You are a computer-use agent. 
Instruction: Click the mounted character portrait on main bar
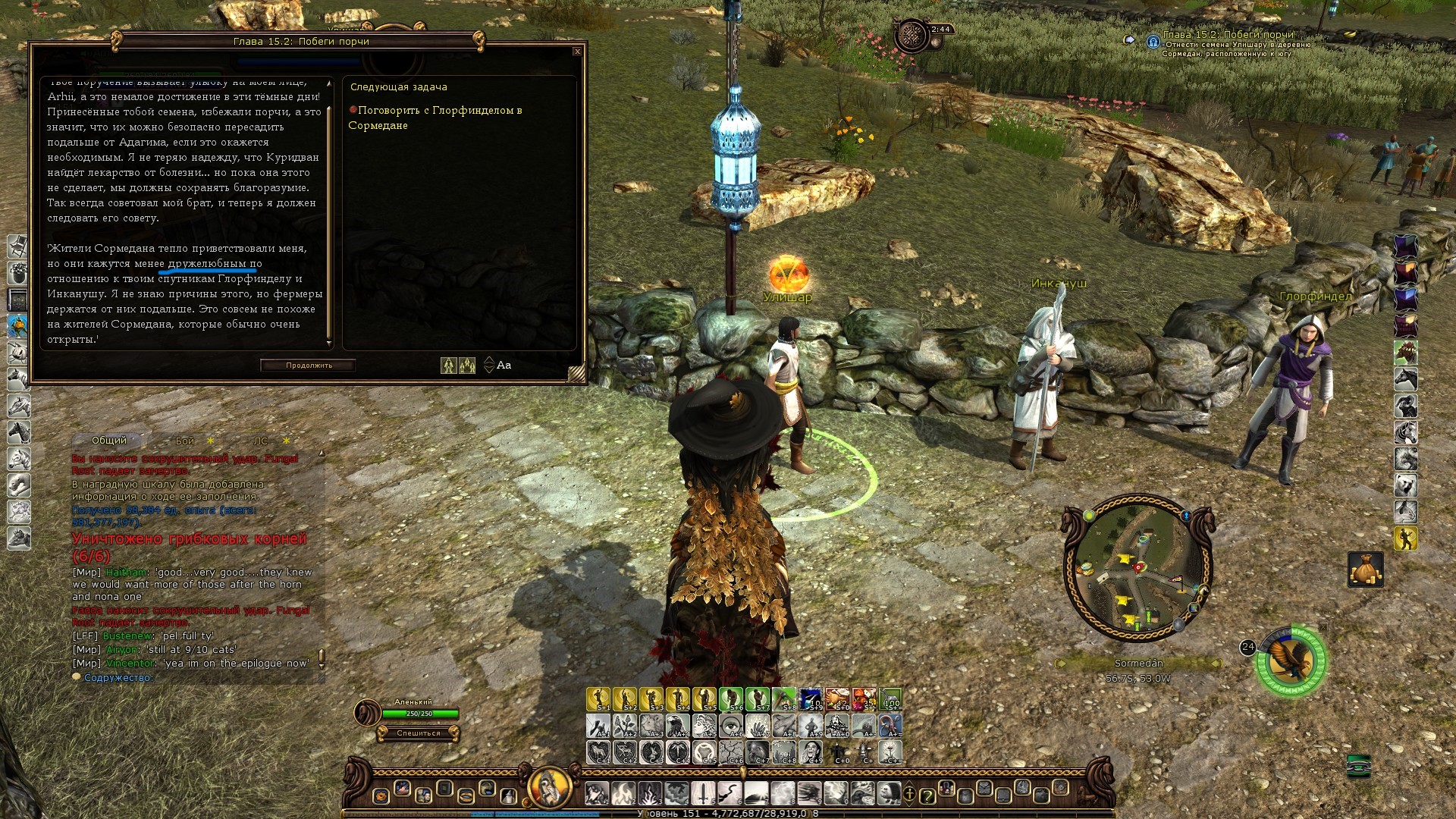click(x=550, y=787)
